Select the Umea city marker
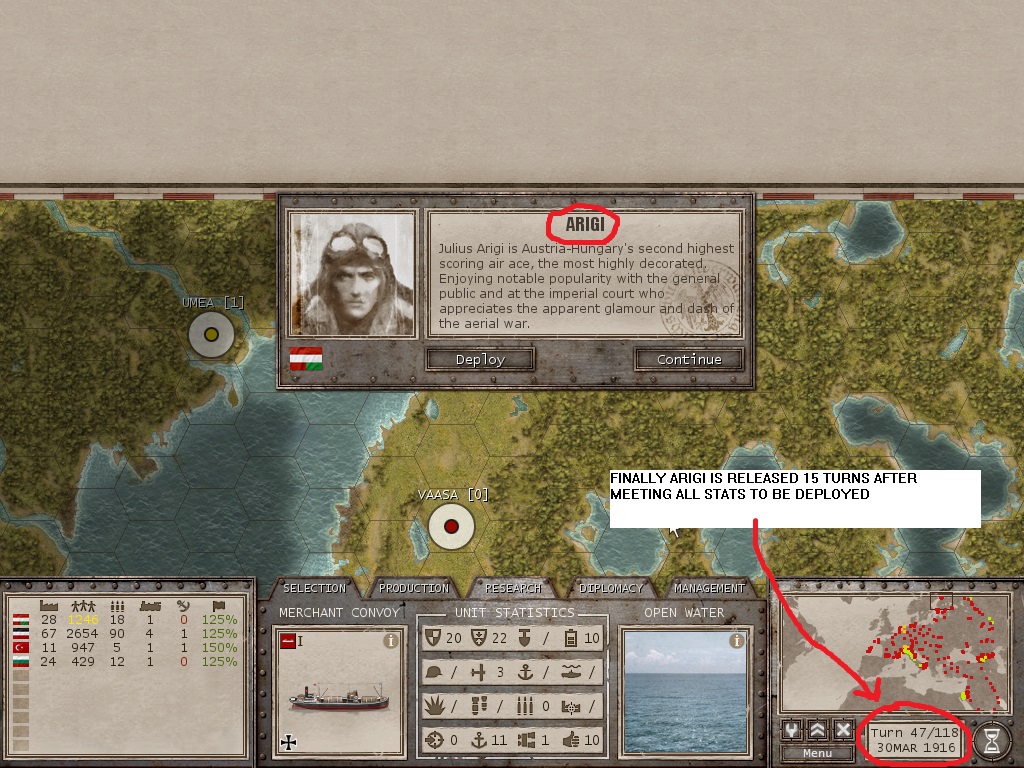The height and width of the screenshot is (768, 1024). [x=211, y=334]
